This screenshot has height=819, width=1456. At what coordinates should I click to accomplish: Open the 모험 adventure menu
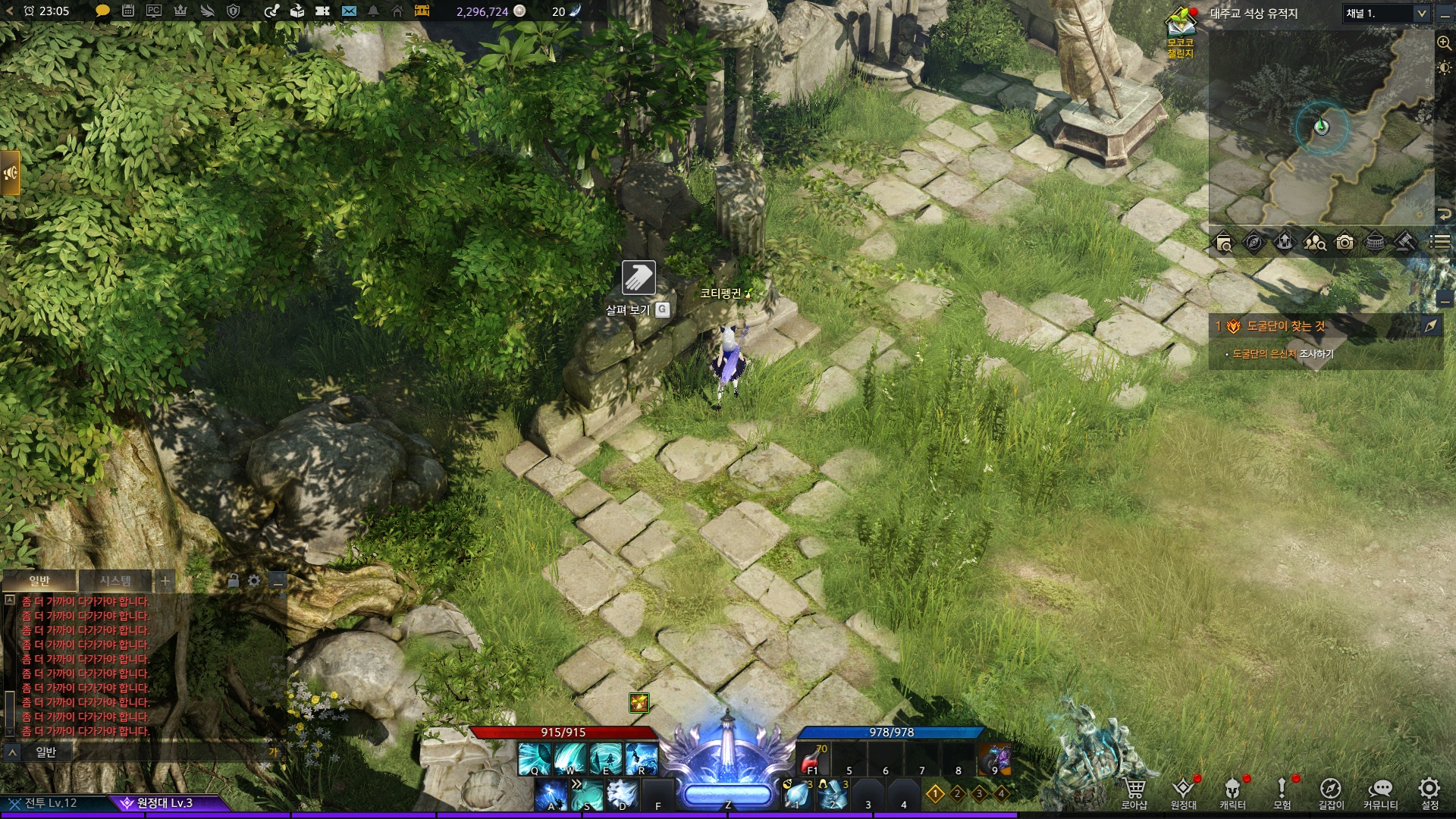[1282, 792]
